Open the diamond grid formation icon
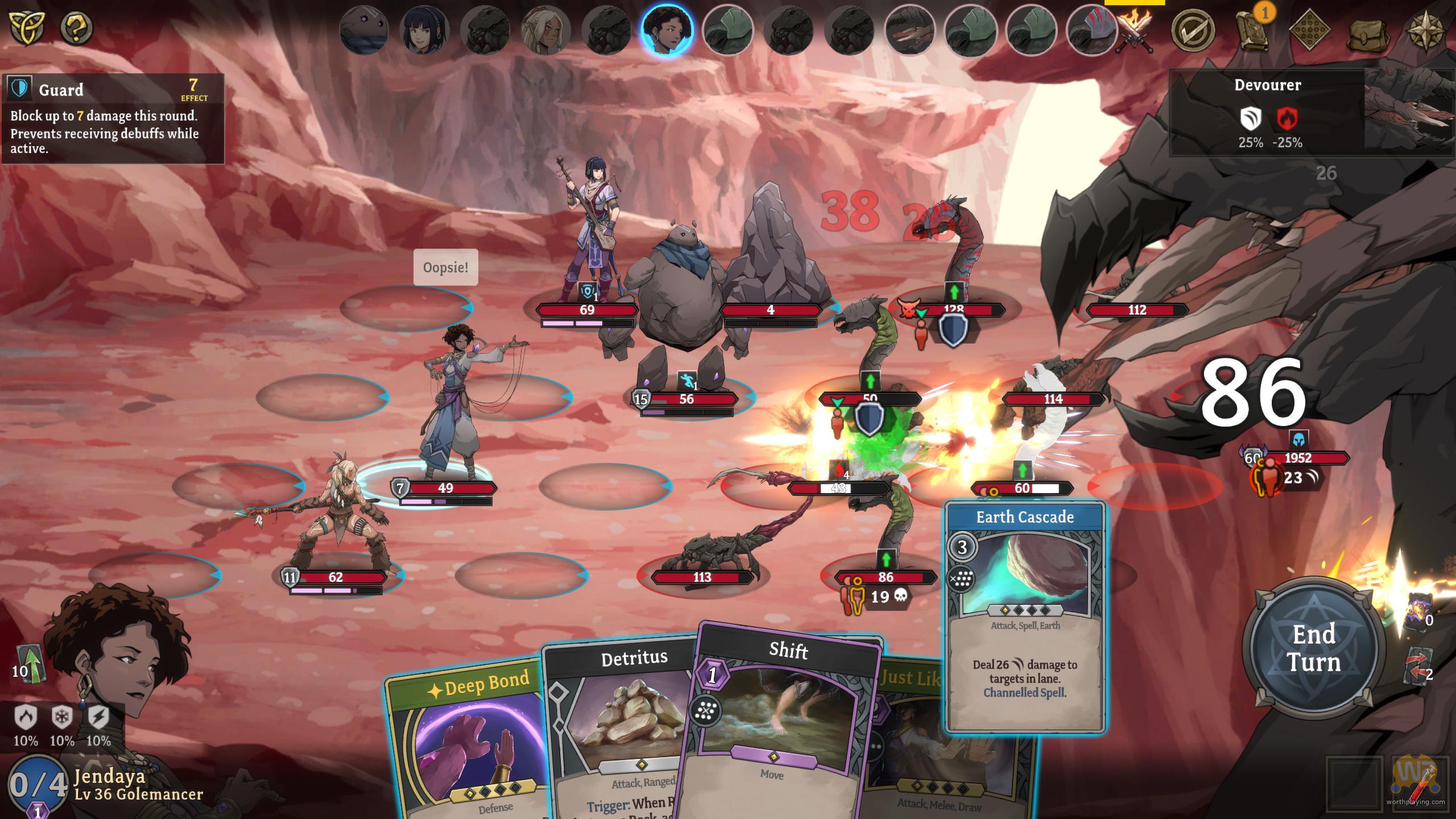Viewport: 1456px width, 819px height. click(1309, 30)
